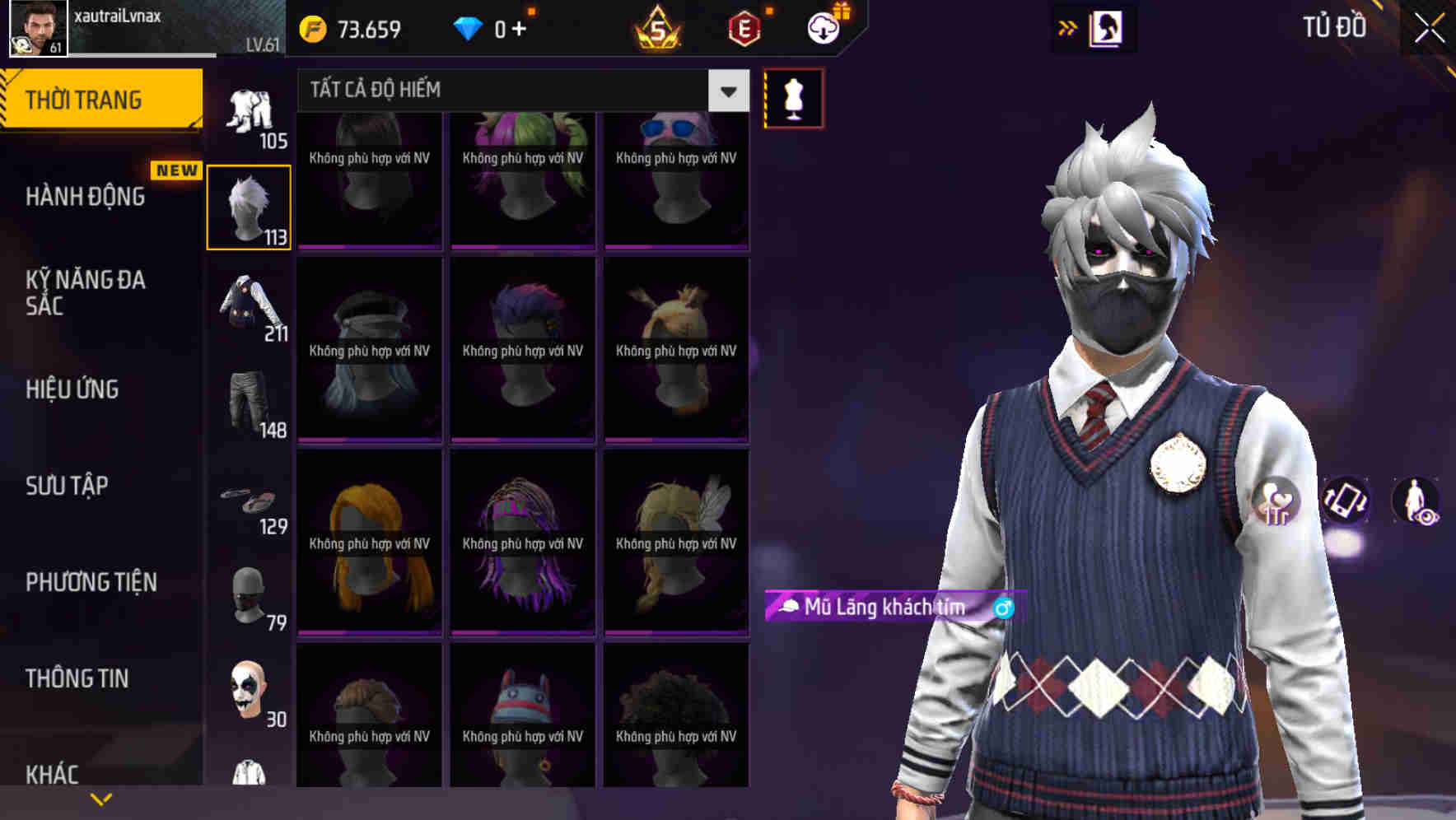Select the face paint category showing 30 items
Viewport: 1456px width, 820px height.
coord(250,692)
